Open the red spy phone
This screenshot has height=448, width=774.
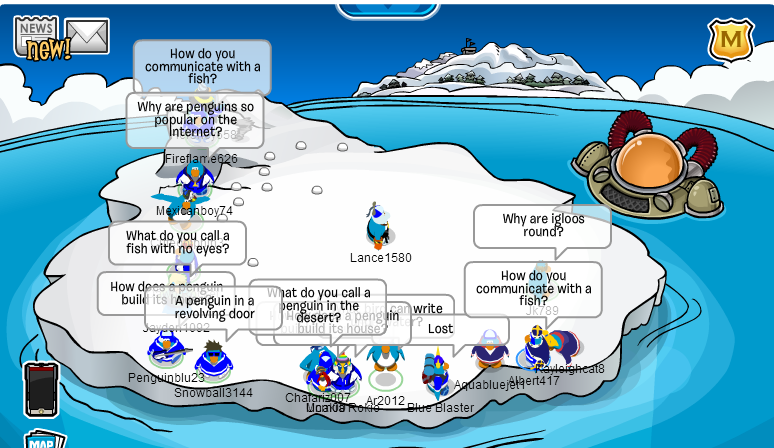(42, 389)
